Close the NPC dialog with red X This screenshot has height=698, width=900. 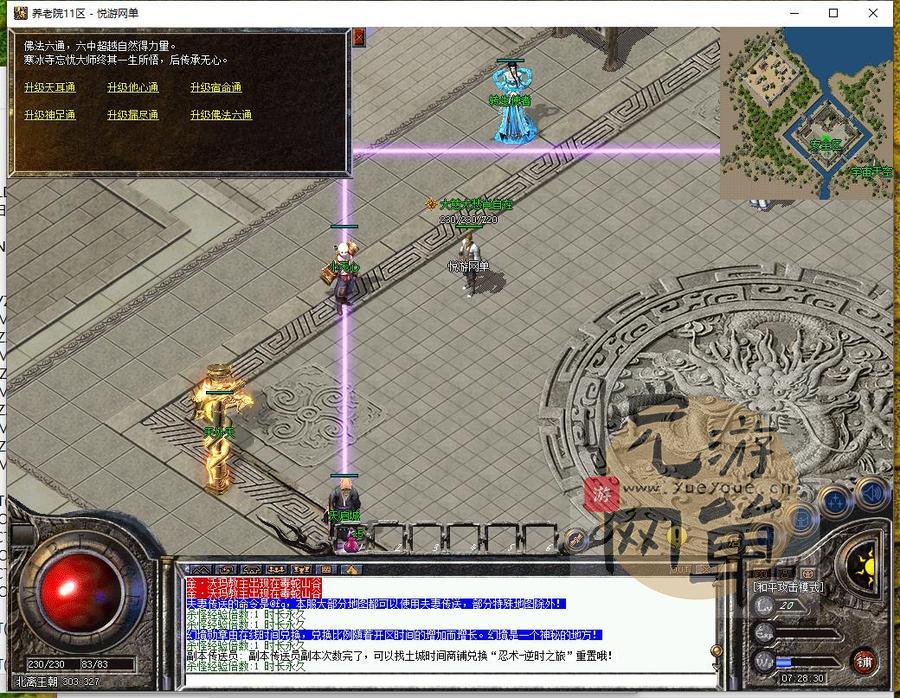358,36
